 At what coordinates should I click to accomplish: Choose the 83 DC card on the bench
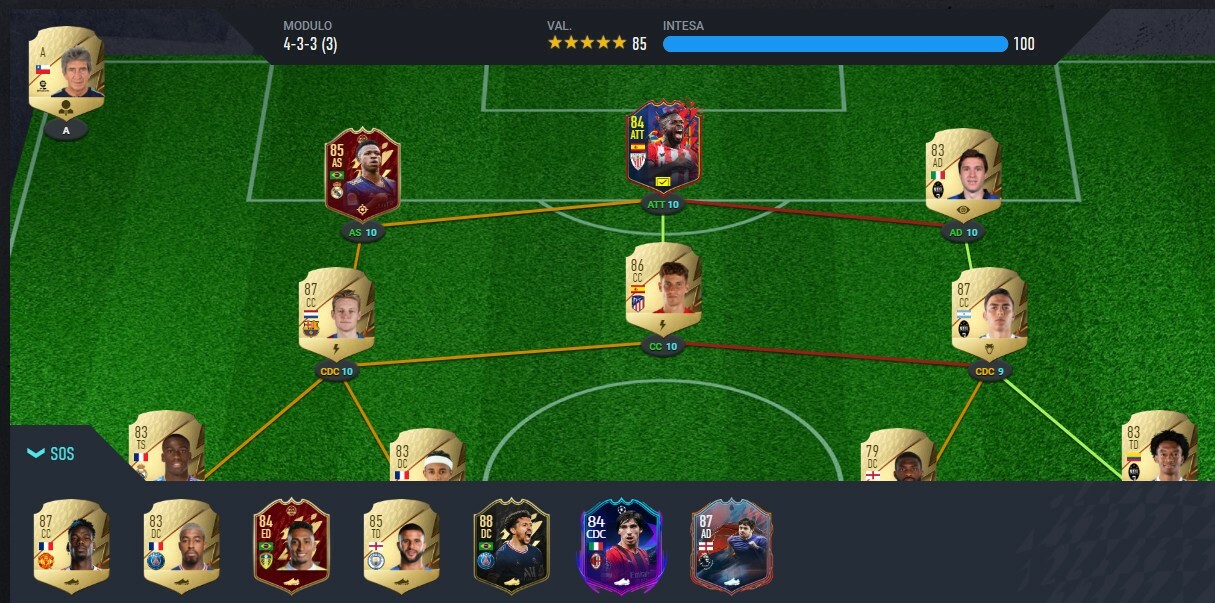(181, 547)
